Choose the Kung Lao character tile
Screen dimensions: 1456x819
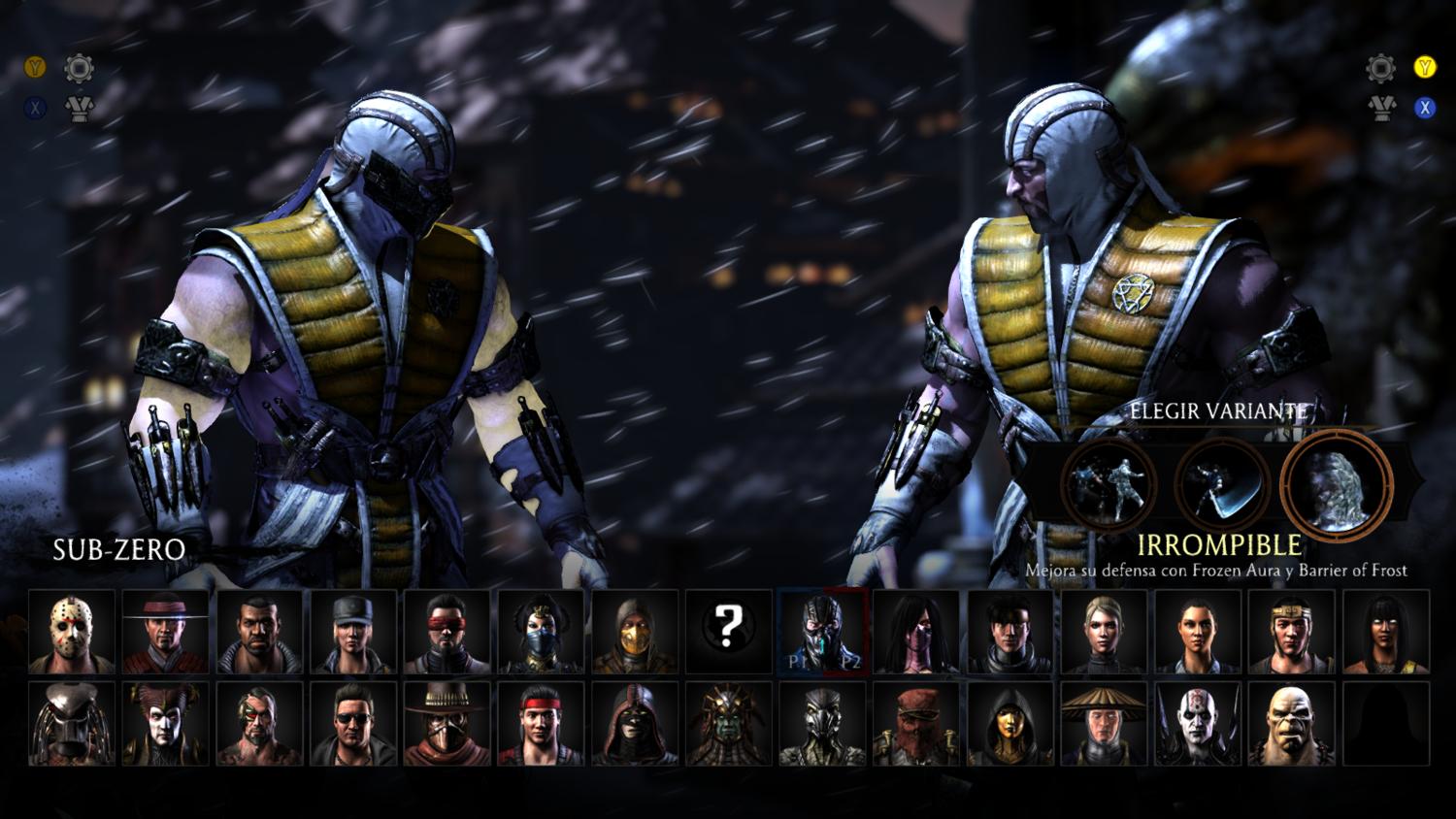165,631
